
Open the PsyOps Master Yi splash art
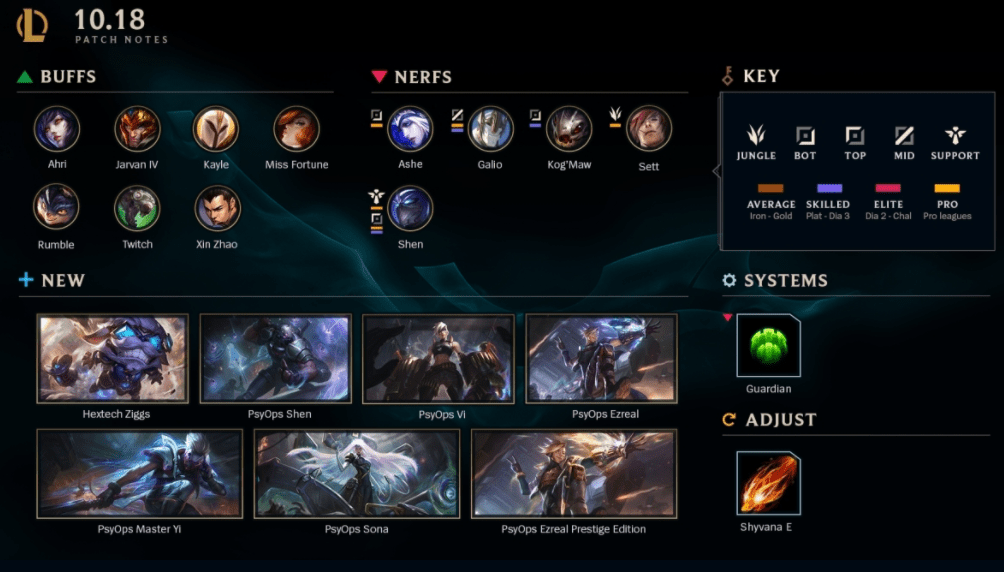coord(139,474)
